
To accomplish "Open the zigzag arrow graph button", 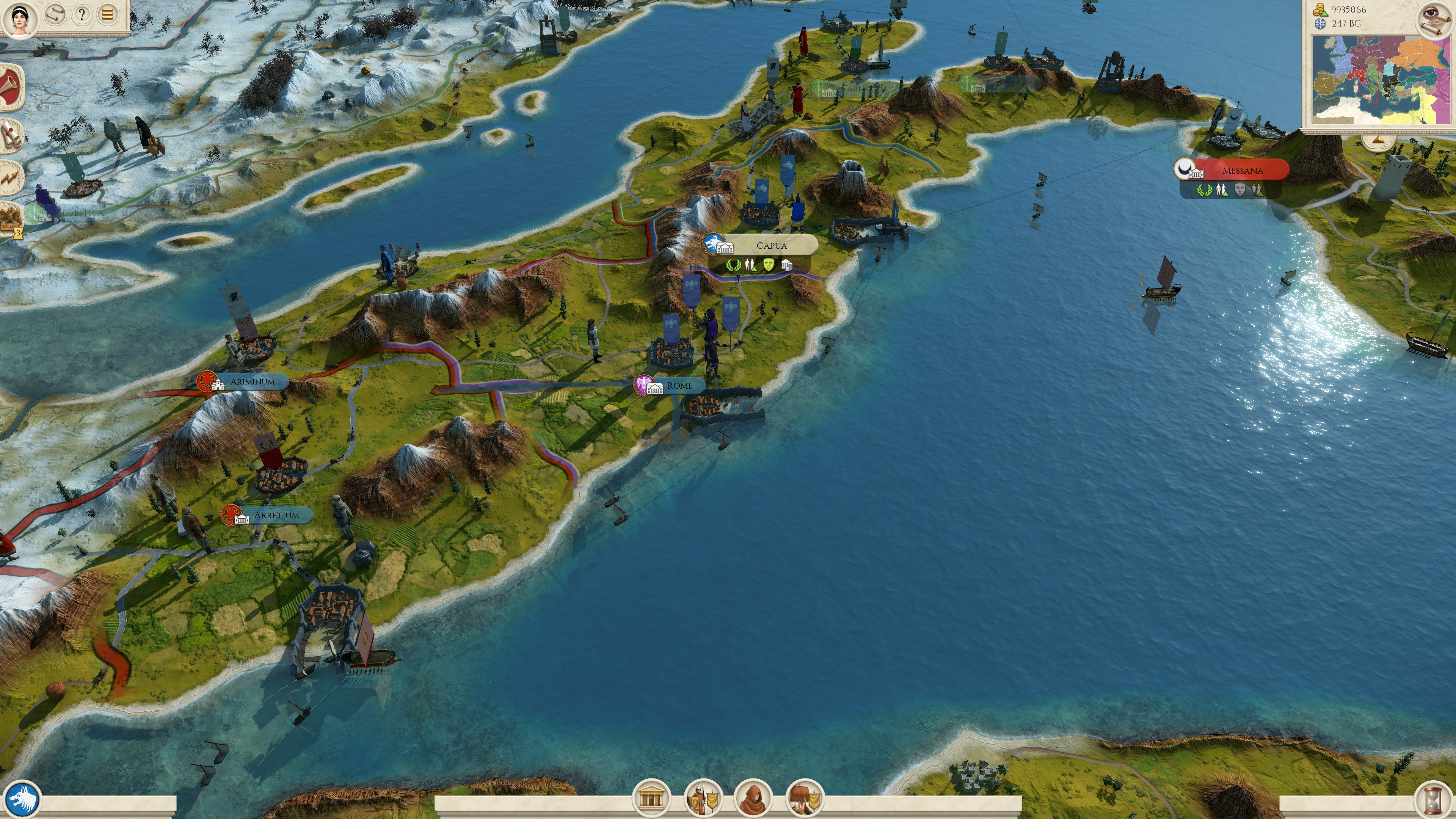I will (11, 179).
